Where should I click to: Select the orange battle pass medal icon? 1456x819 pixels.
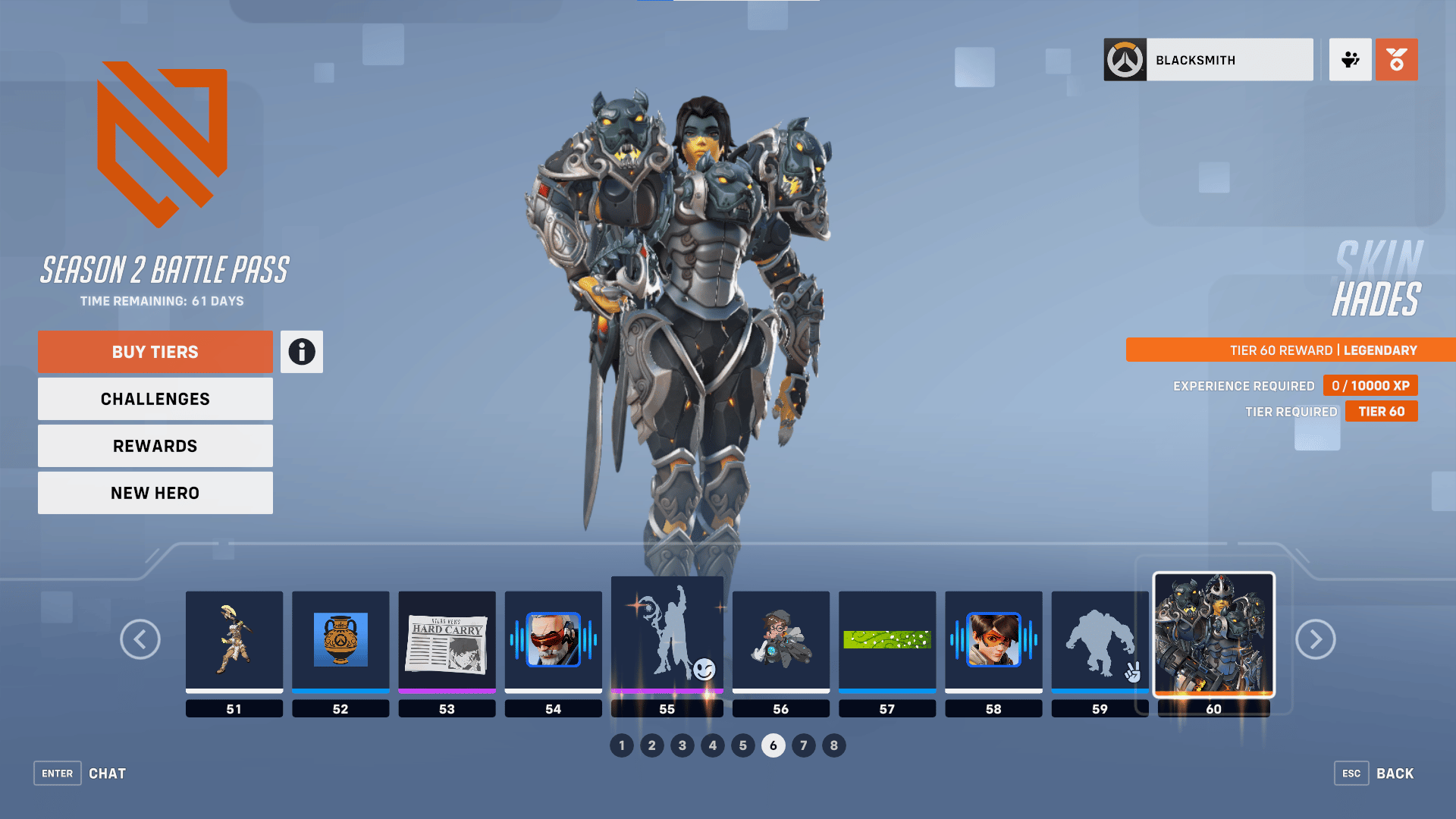point(1396,59)
